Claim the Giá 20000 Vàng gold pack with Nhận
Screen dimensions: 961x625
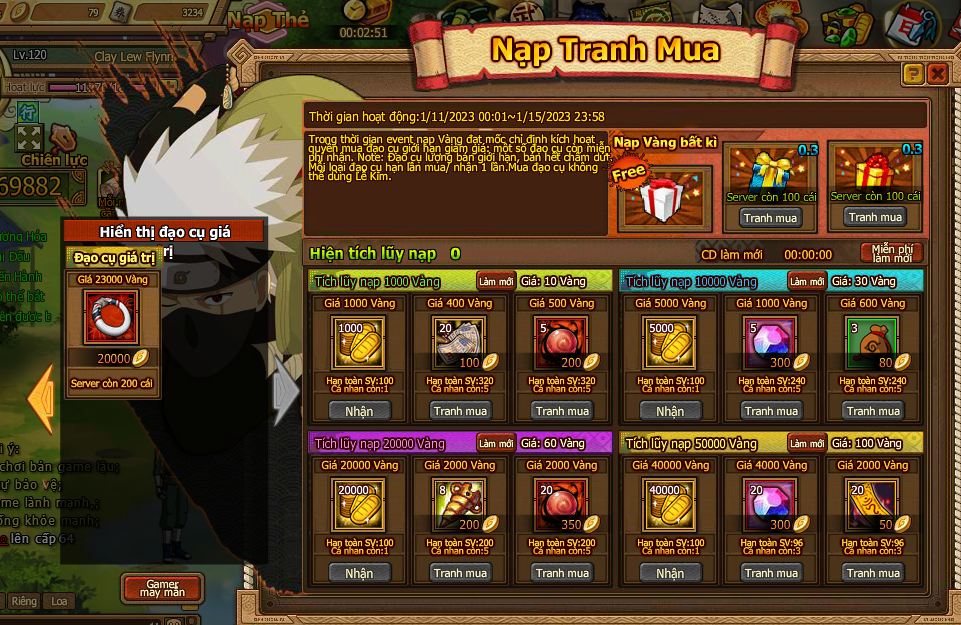359,573
